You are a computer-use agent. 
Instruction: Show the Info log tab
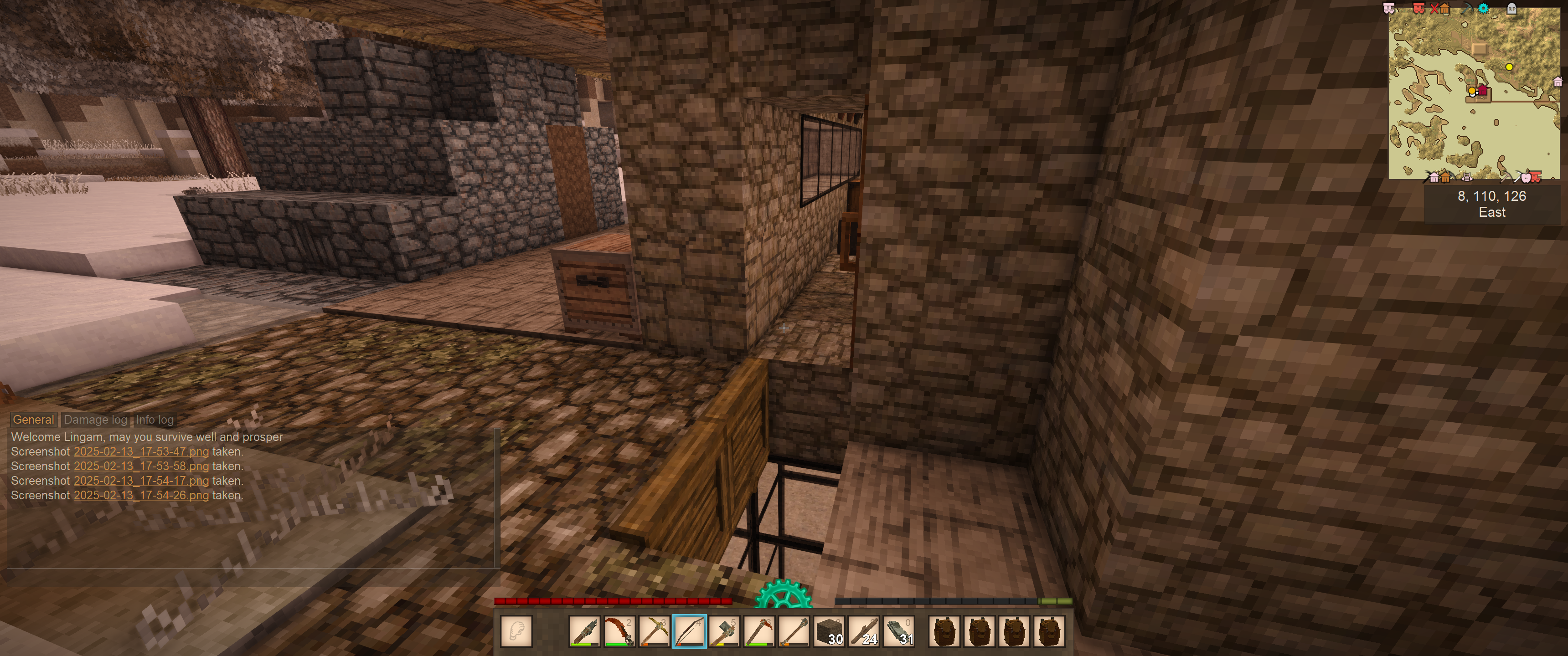pos(155,419)
